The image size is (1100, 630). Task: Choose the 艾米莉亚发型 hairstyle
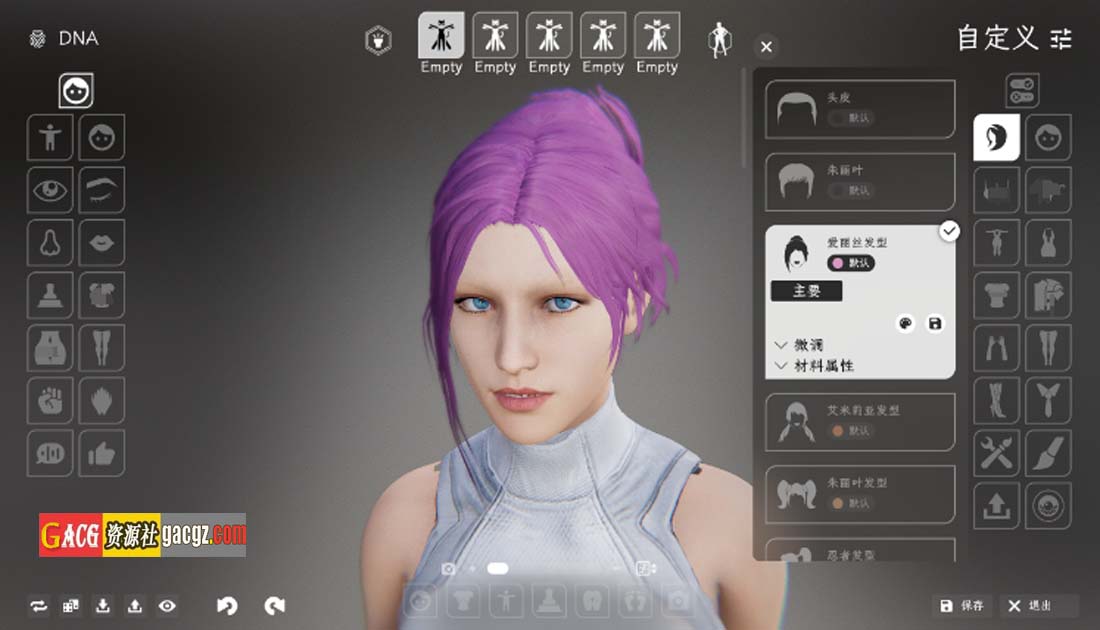(860, 421)
